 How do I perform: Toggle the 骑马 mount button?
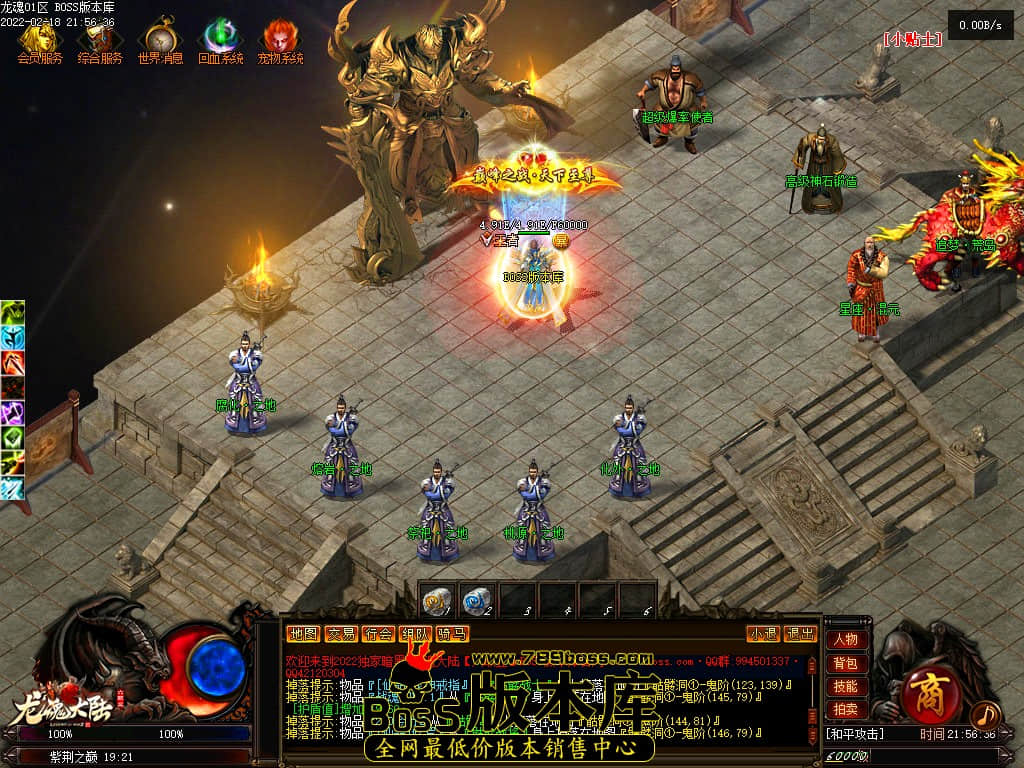[x=452, y=634]
